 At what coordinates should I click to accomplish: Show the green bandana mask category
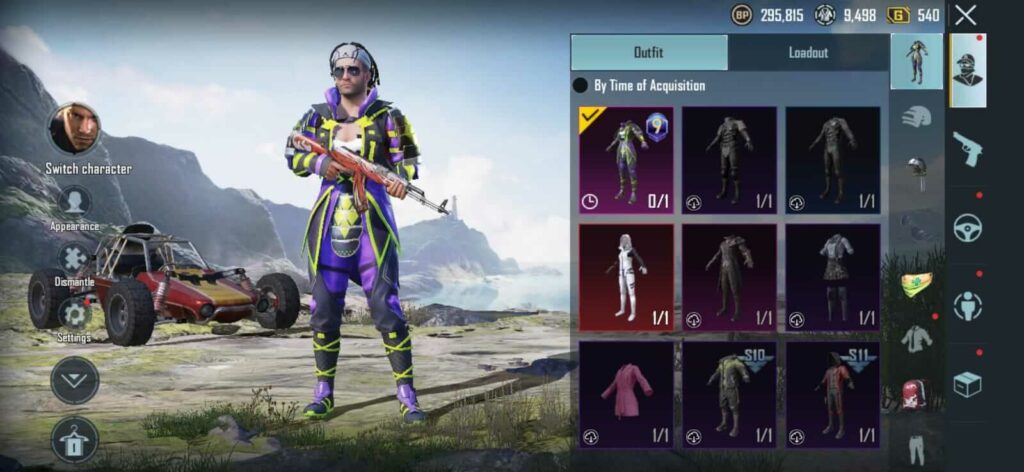click(x=916, y=284)
